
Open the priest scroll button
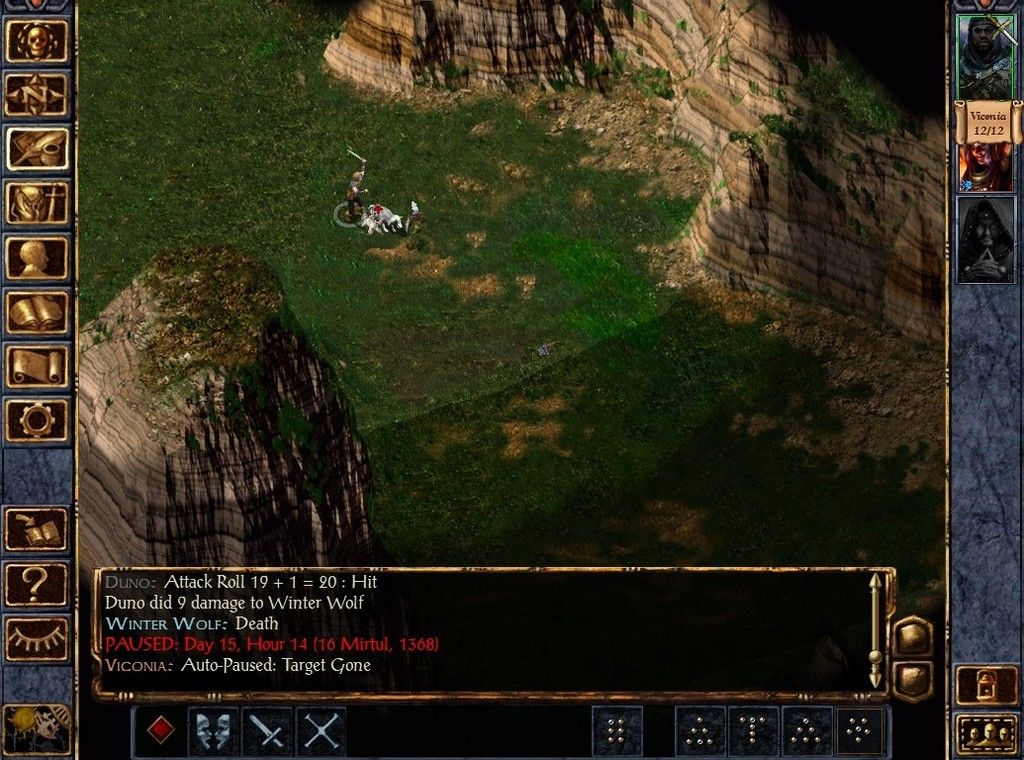click(37, 366)
